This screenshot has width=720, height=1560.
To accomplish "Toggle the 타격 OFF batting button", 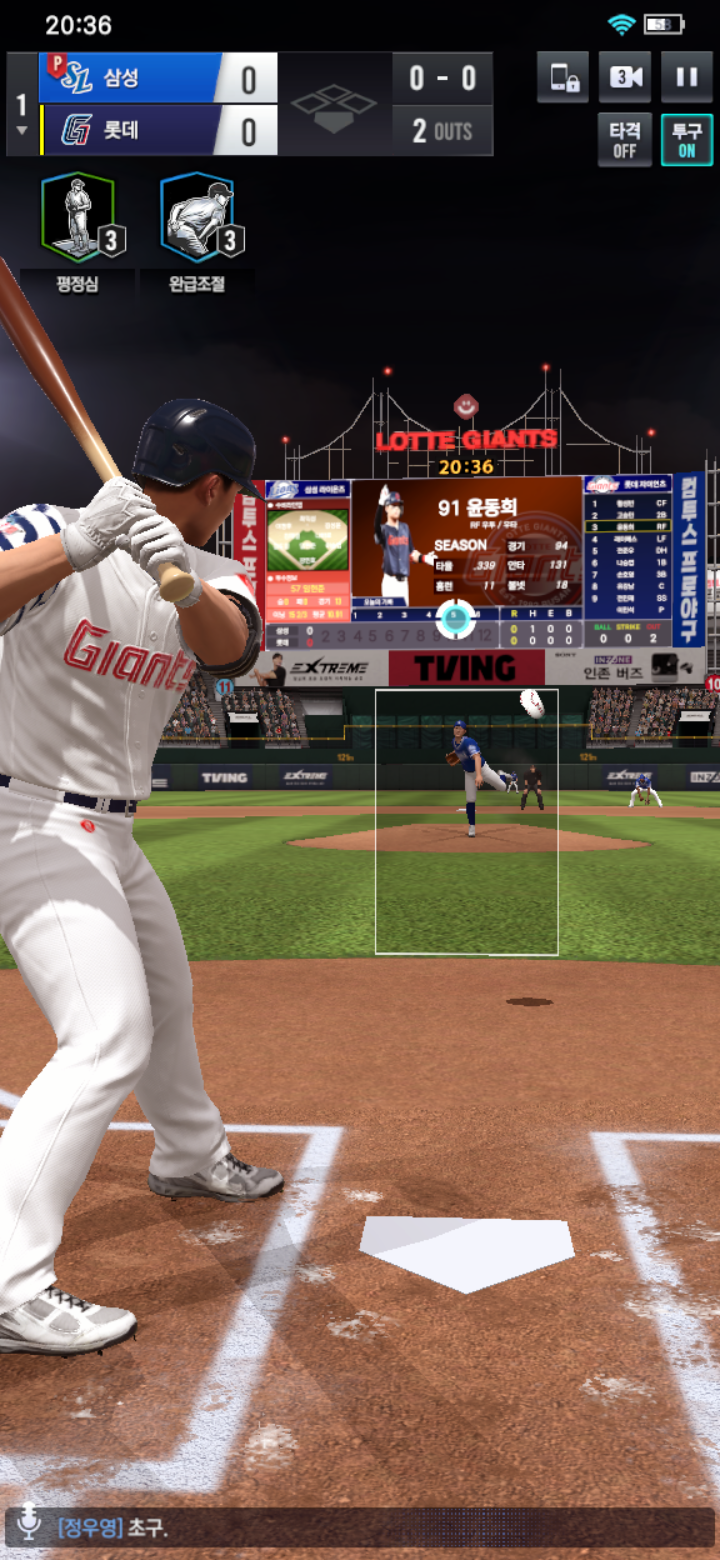I will pyautogui.click(x=625, y=139).
